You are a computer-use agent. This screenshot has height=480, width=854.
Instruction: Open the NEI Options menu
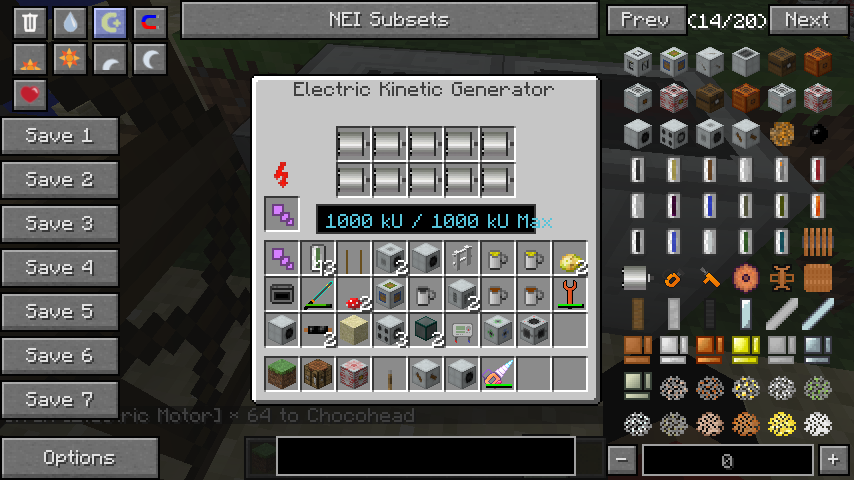[79, 458]
